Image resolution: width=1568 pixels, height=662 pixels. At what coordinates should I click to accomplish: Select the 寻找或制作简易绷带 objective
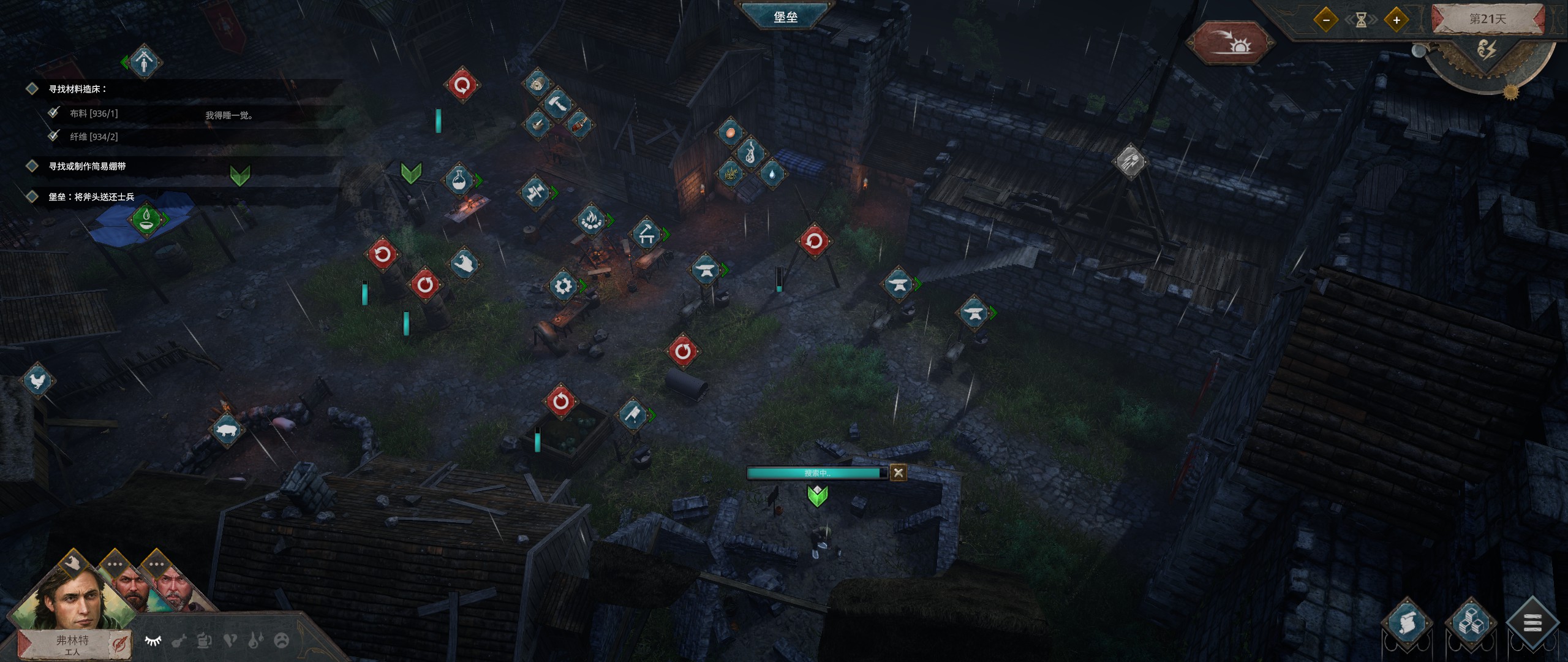pos(87,166)
